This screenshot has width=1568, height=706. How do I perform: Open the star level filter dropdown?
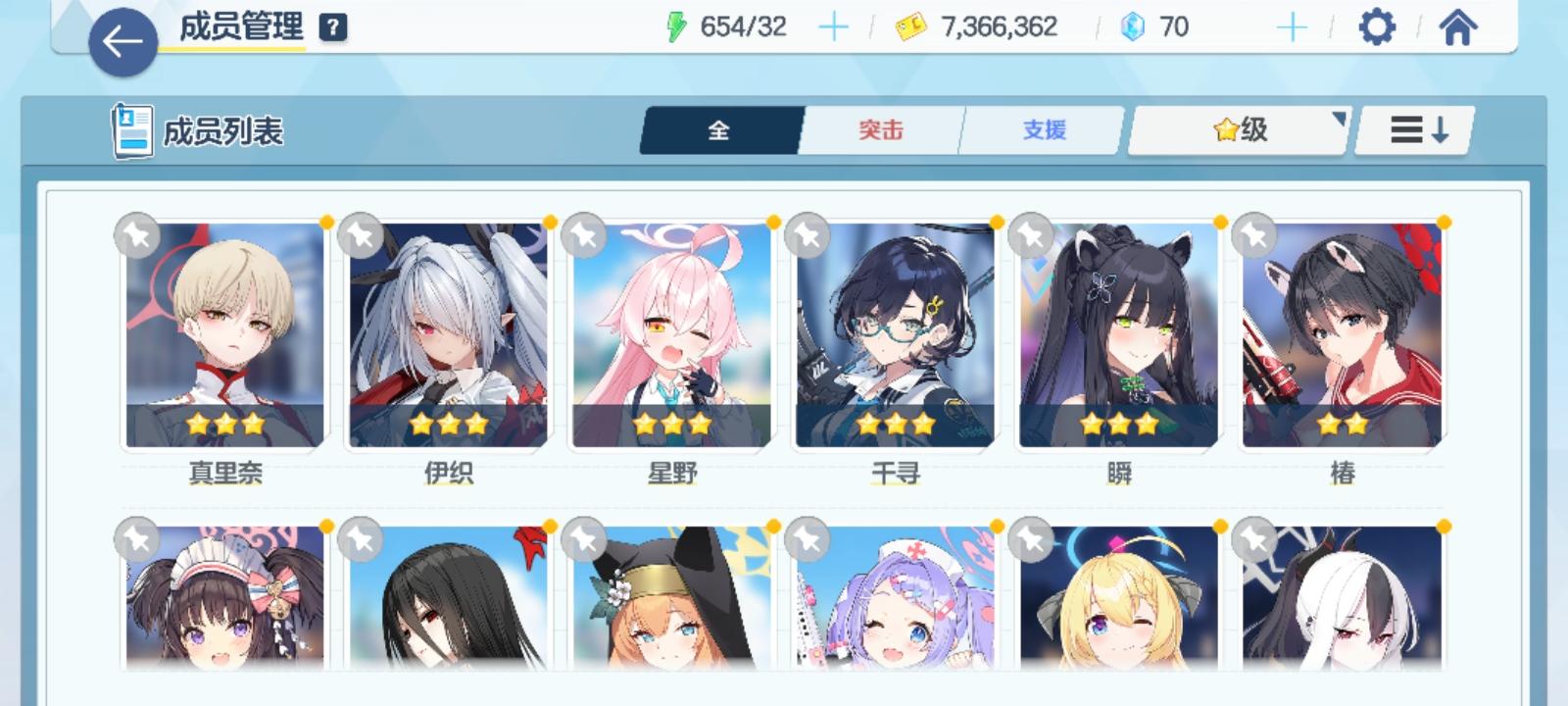[x=1237, y=128]
